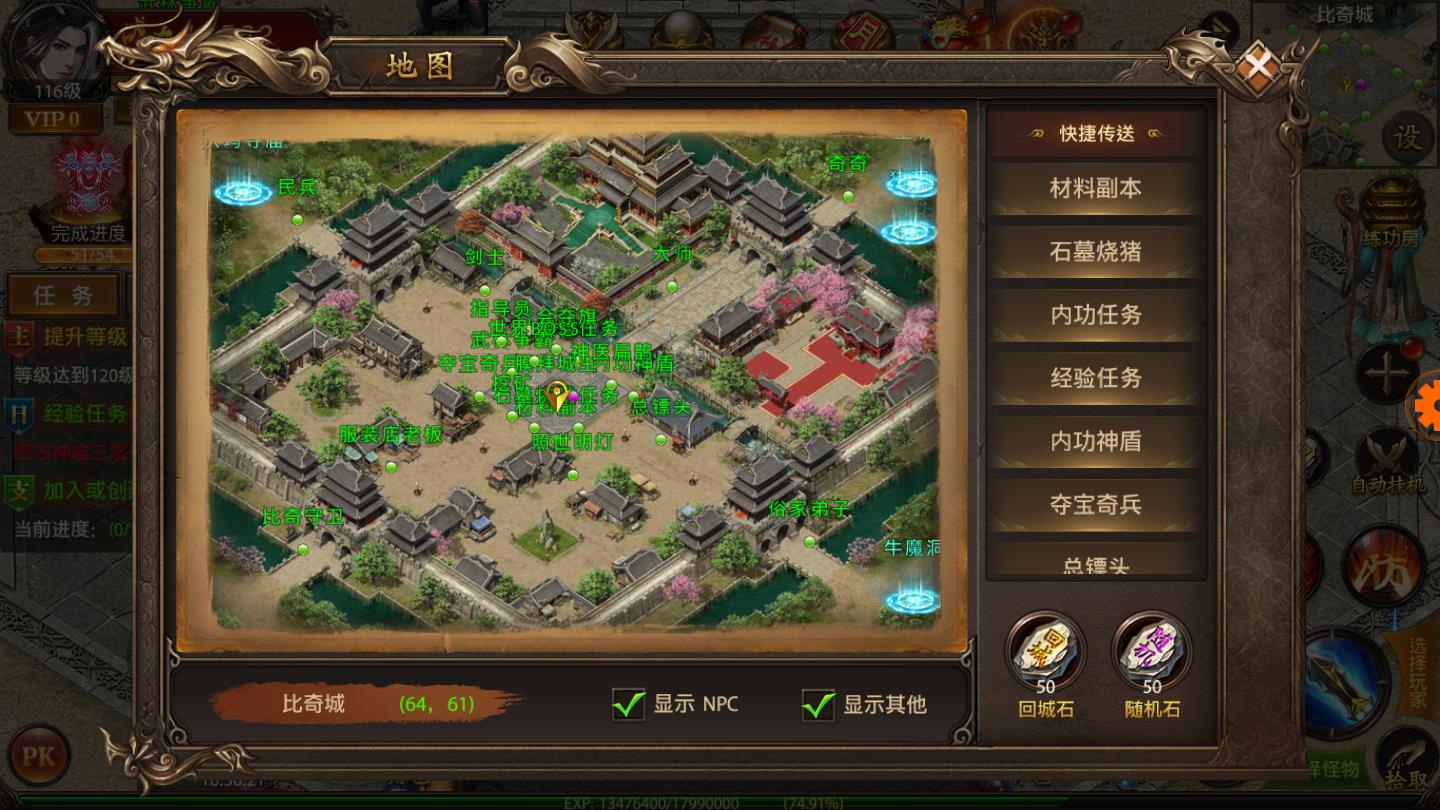
Task: Uncheck the 显示 NPC checkbox
Action: 628,705
